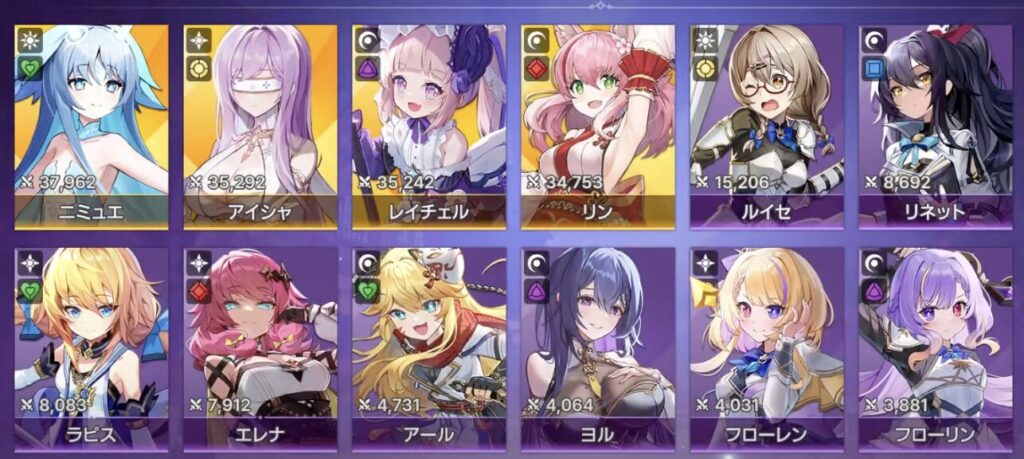The height and width of the screenshot is (459, 1024).
Task: Choose the アイシャ character card
Action: [x=260, y=125]
